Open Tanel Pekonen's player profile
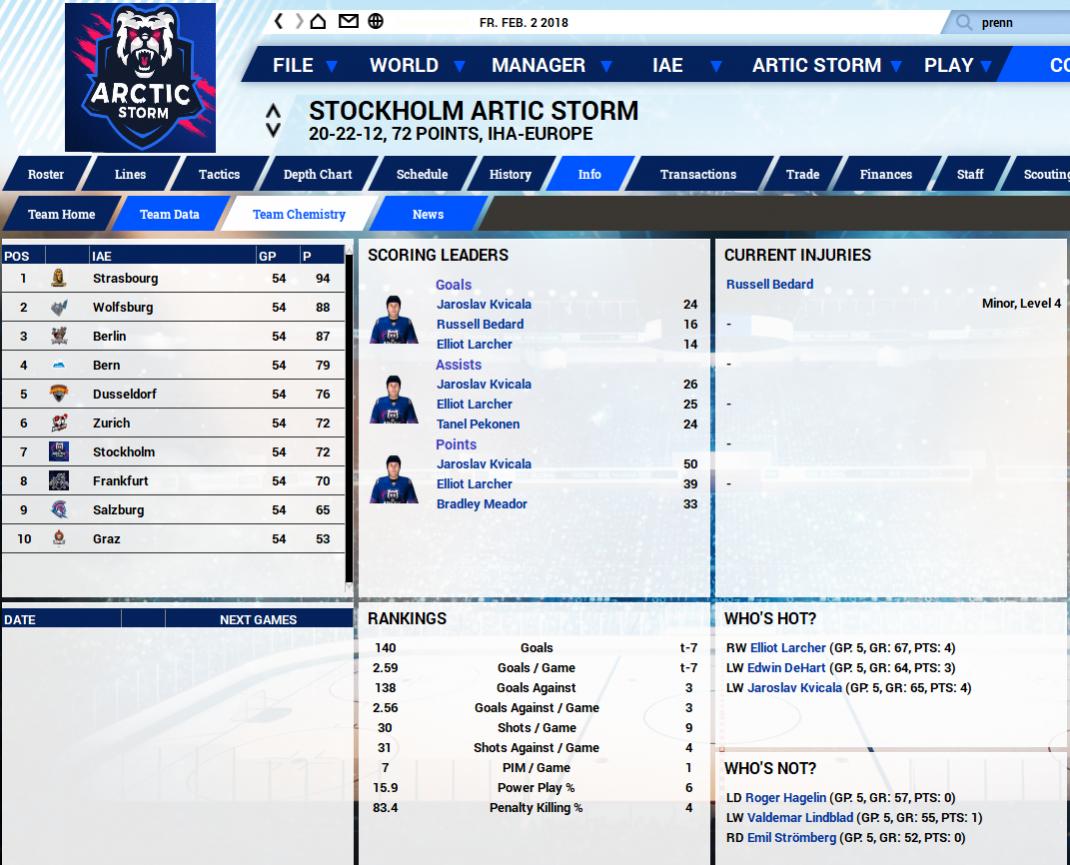This screenshot has height=865, width=1070. click(478, 424)
